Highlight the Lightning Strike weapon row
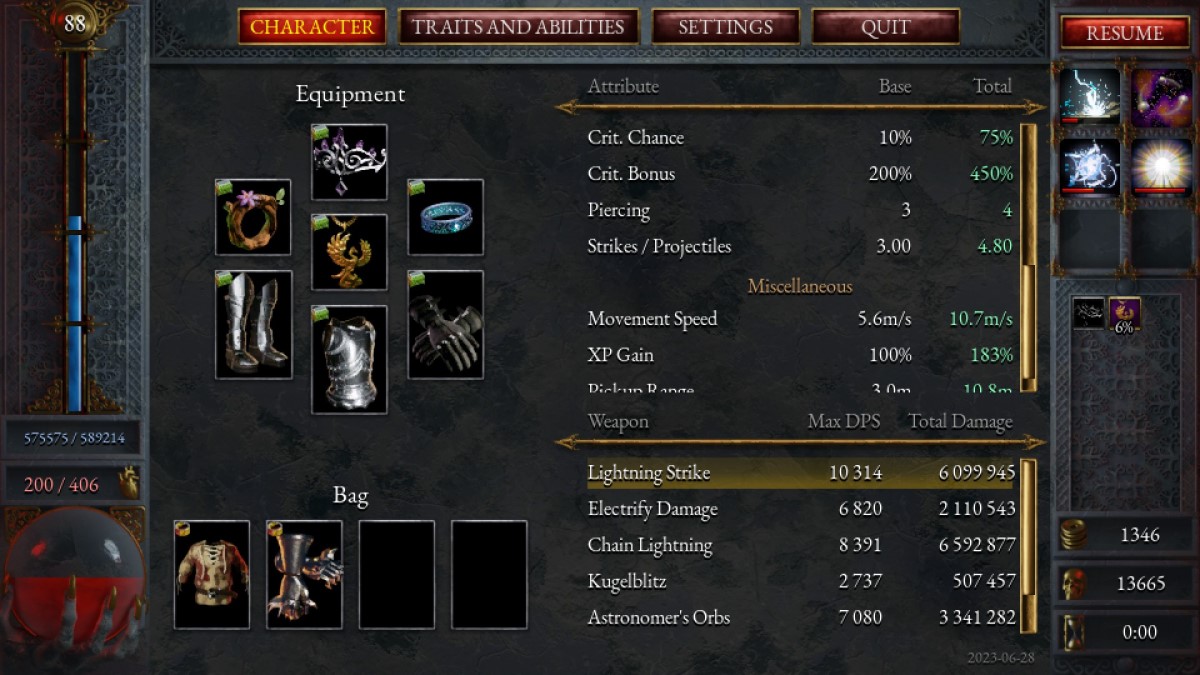 pos(800,473)
